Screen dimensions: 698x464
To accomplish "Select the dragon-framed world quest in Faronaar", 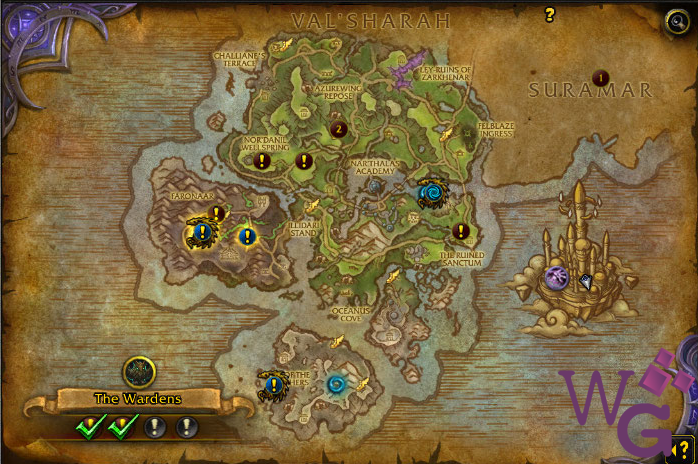I will click(202, 234).
